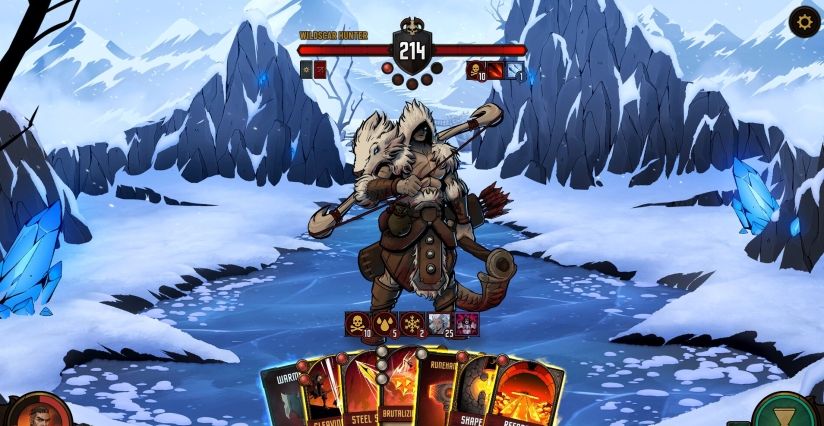Inspect the pink demon status icon

(x=465, y=324)
